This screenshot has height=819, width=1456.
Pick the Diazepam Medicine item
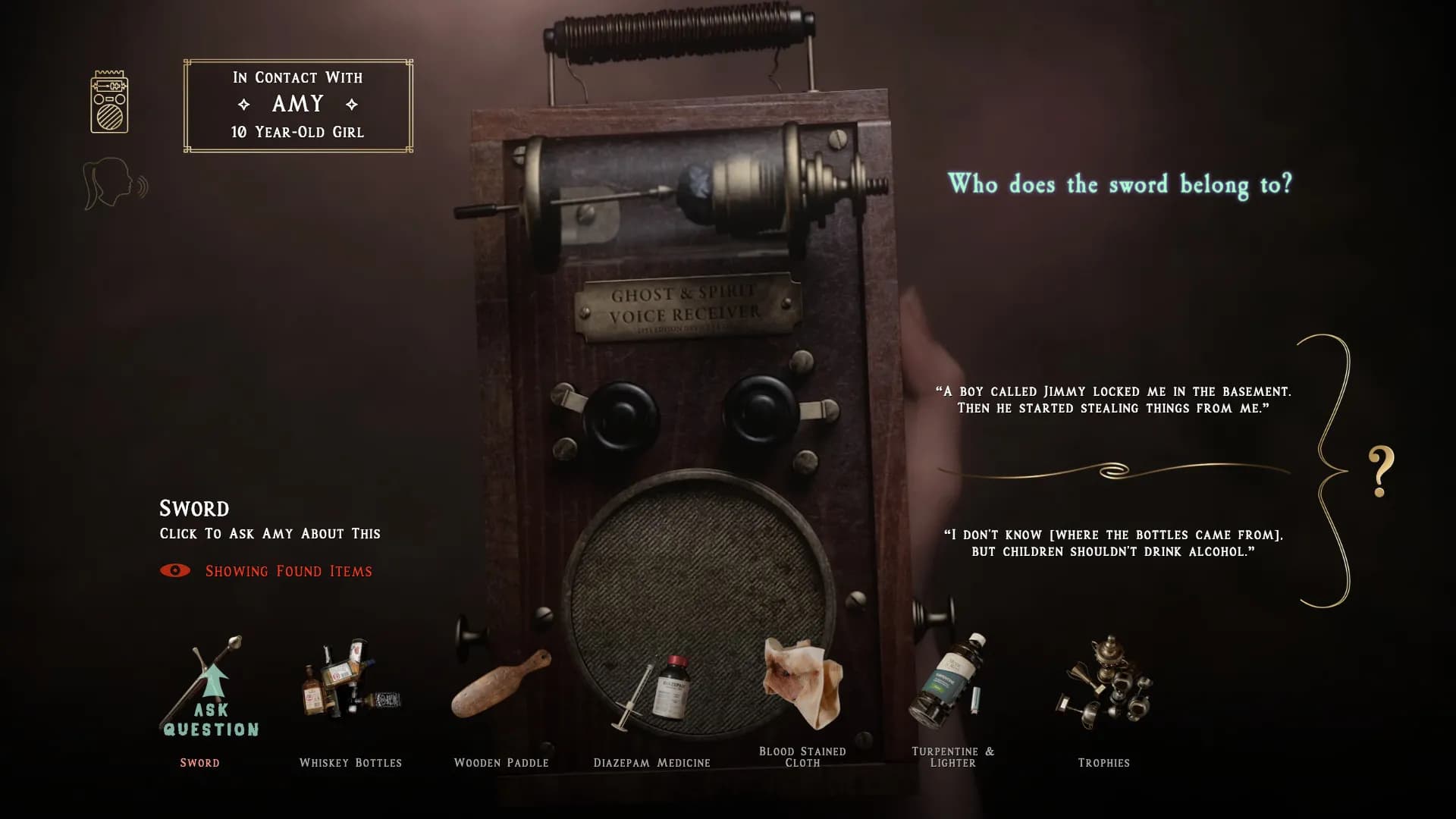[654, 692]
